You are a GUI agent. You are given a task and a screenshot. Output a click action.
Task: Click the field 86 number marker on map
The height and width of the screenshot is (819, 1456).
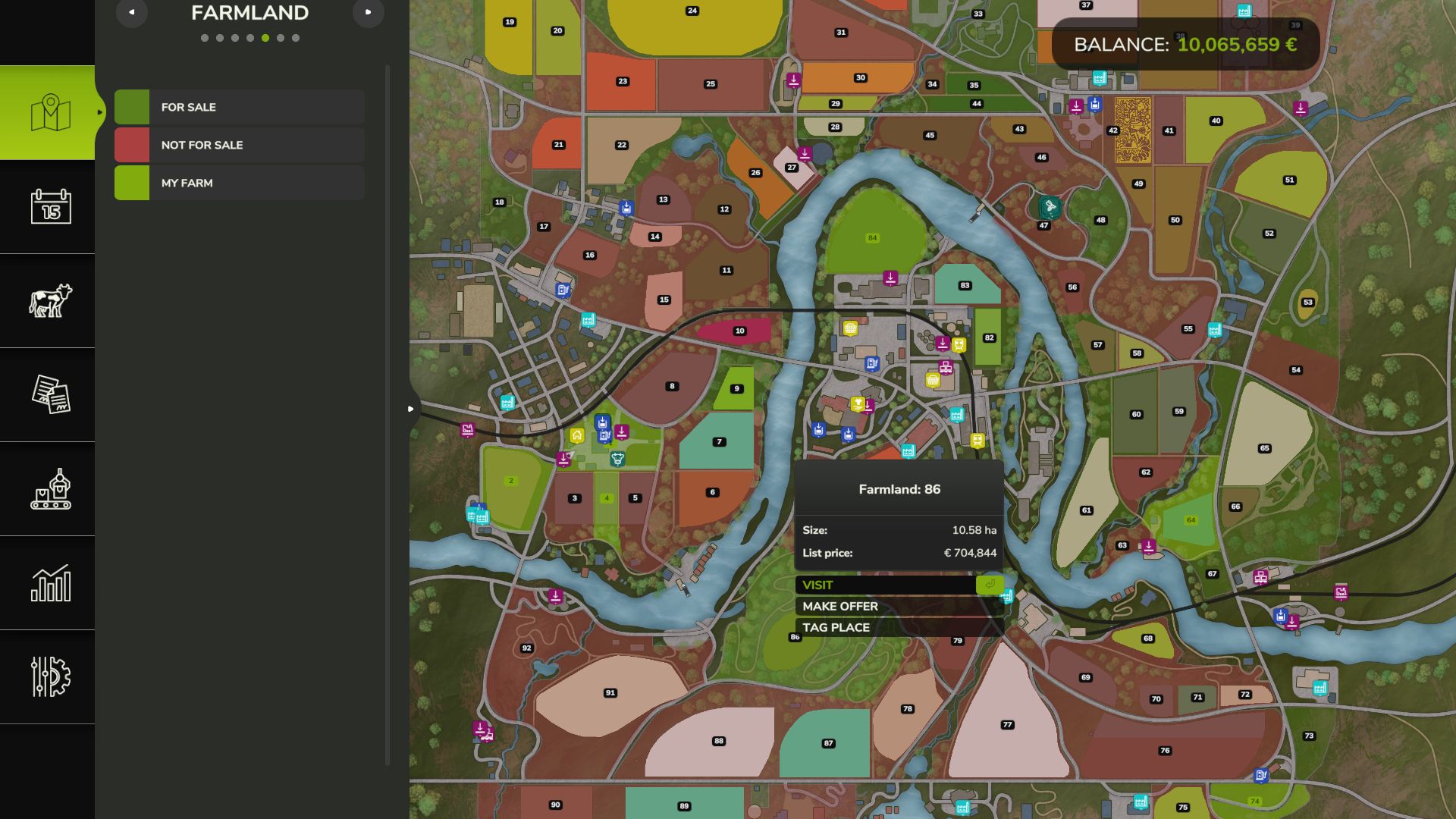(x=795, y=637)
